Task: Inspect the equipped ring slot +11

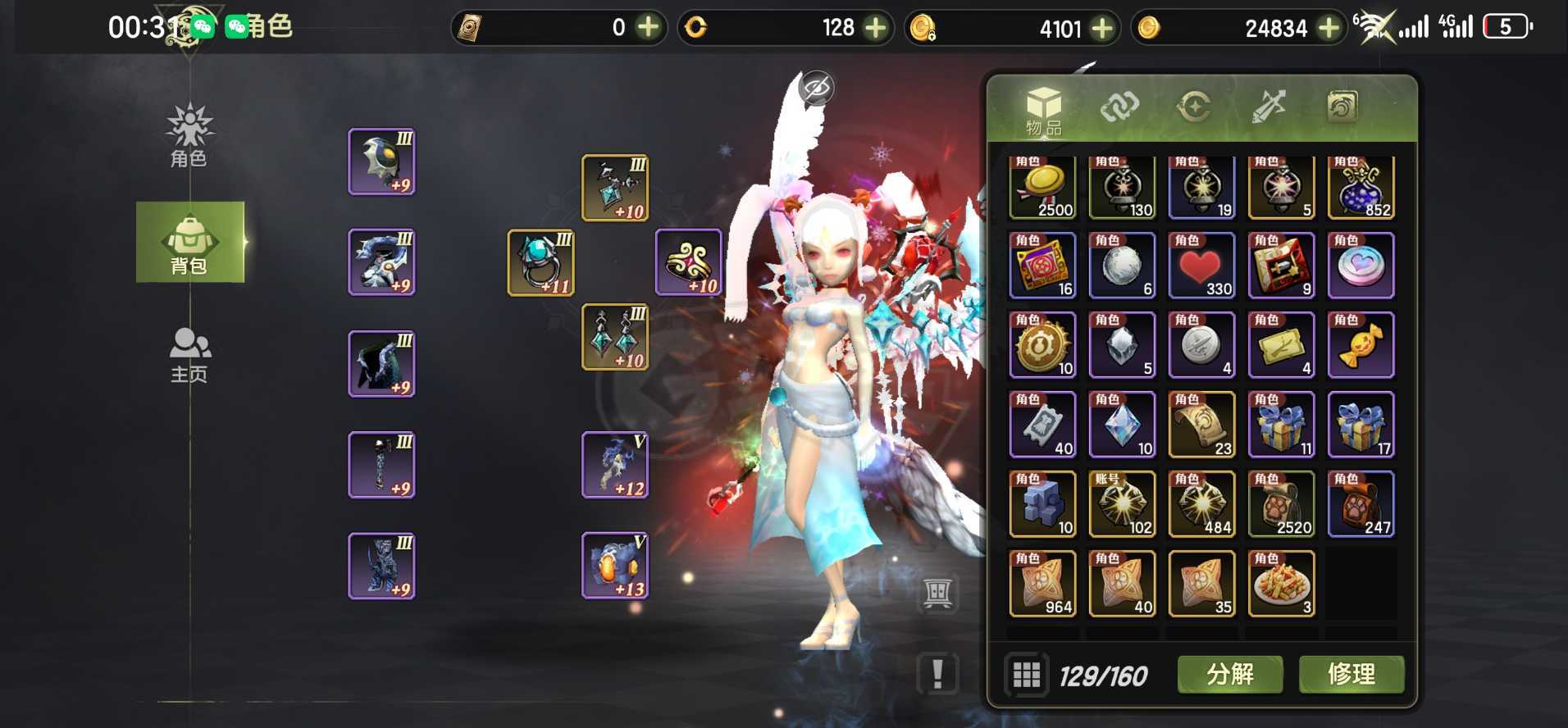Action: (541, 262)
